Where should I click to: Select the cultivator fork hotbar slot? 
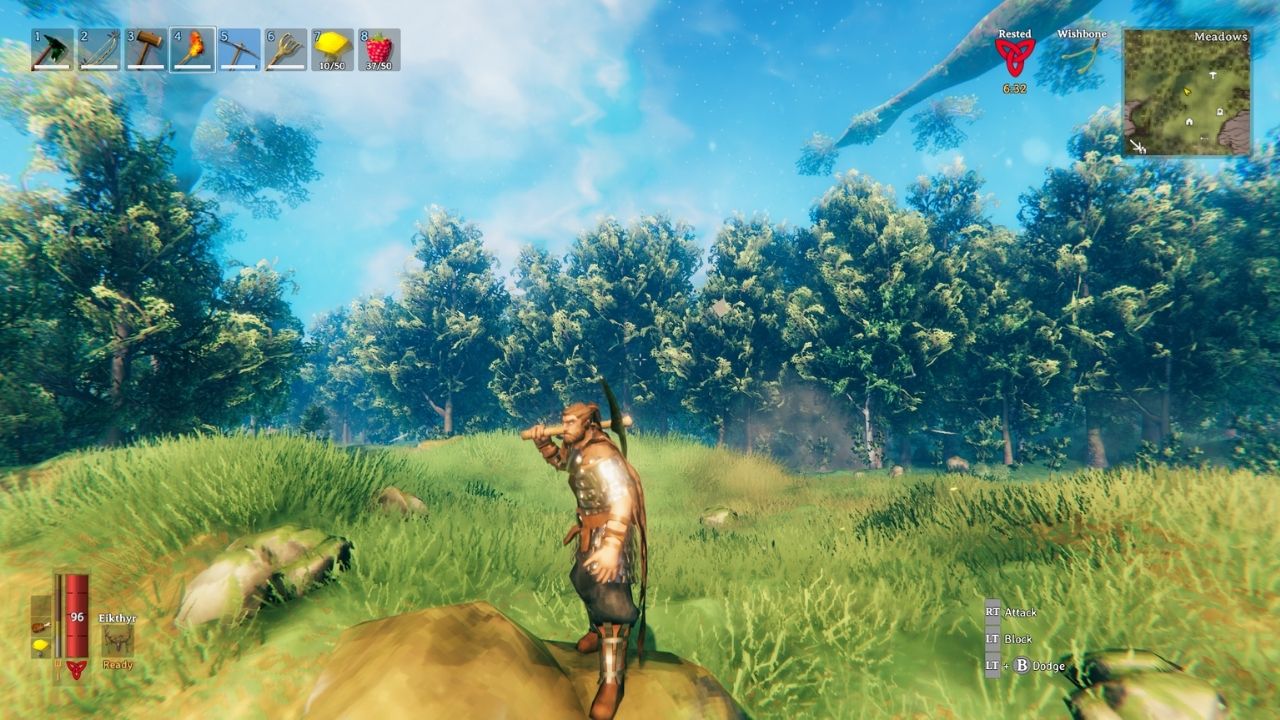point(285,50)
